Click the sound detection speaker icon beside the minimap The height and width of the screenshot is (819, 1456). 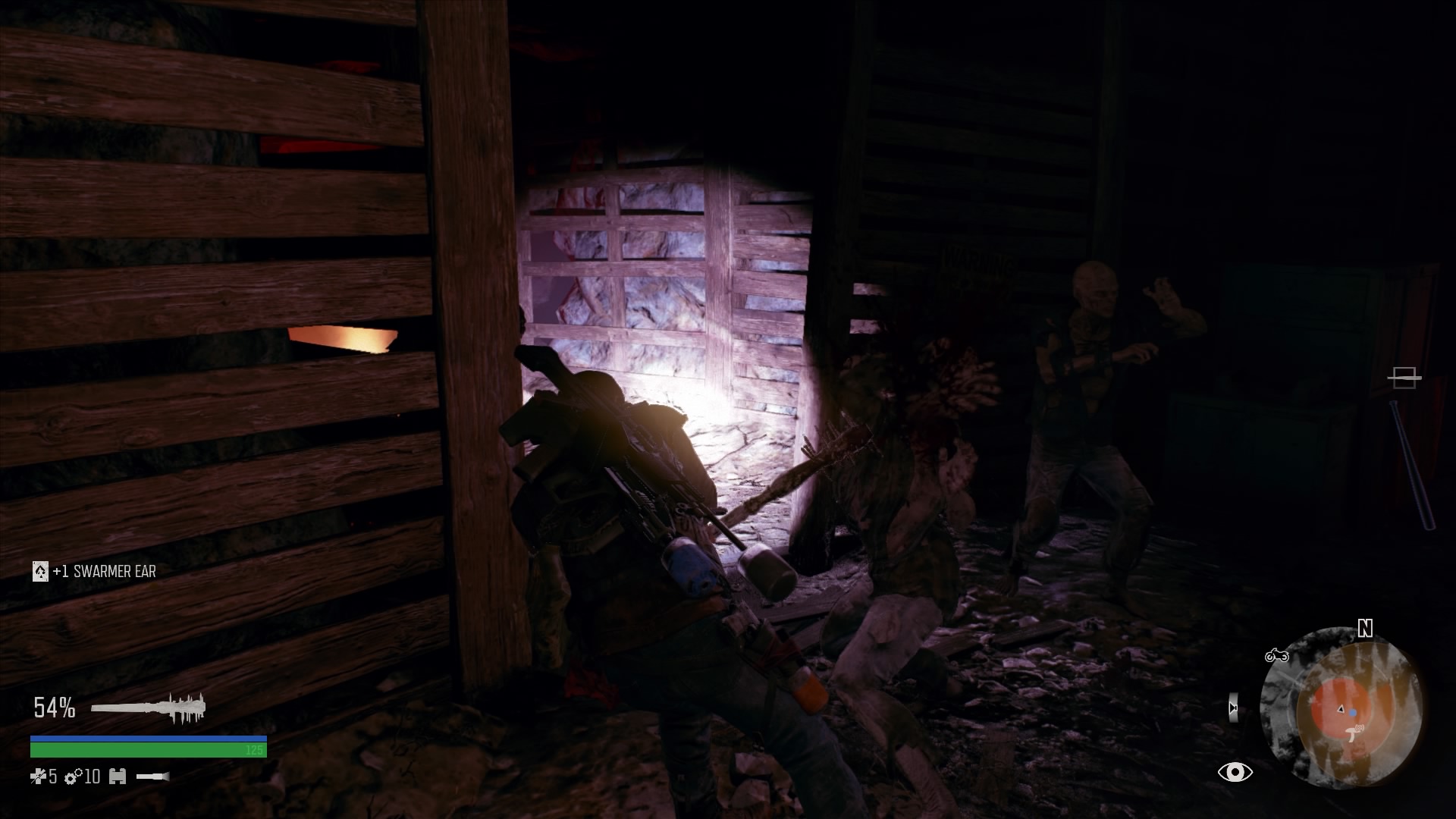click(x=1232, y=708)
